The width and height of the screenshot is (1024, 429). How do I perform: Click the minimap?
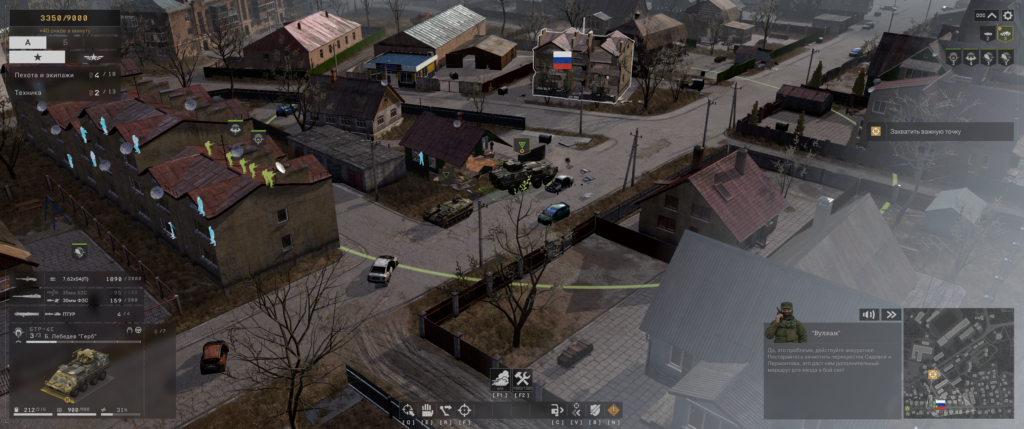[x=957, y=363]
